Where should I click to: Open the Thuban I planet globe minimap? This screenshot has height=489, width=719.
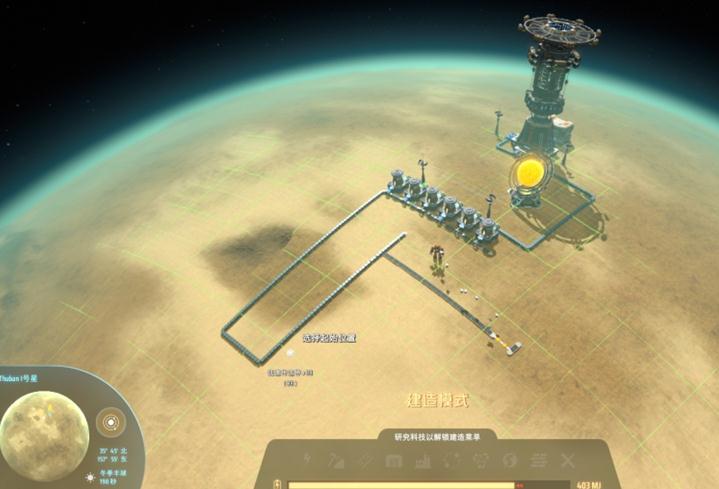click(x=44, y=427)
